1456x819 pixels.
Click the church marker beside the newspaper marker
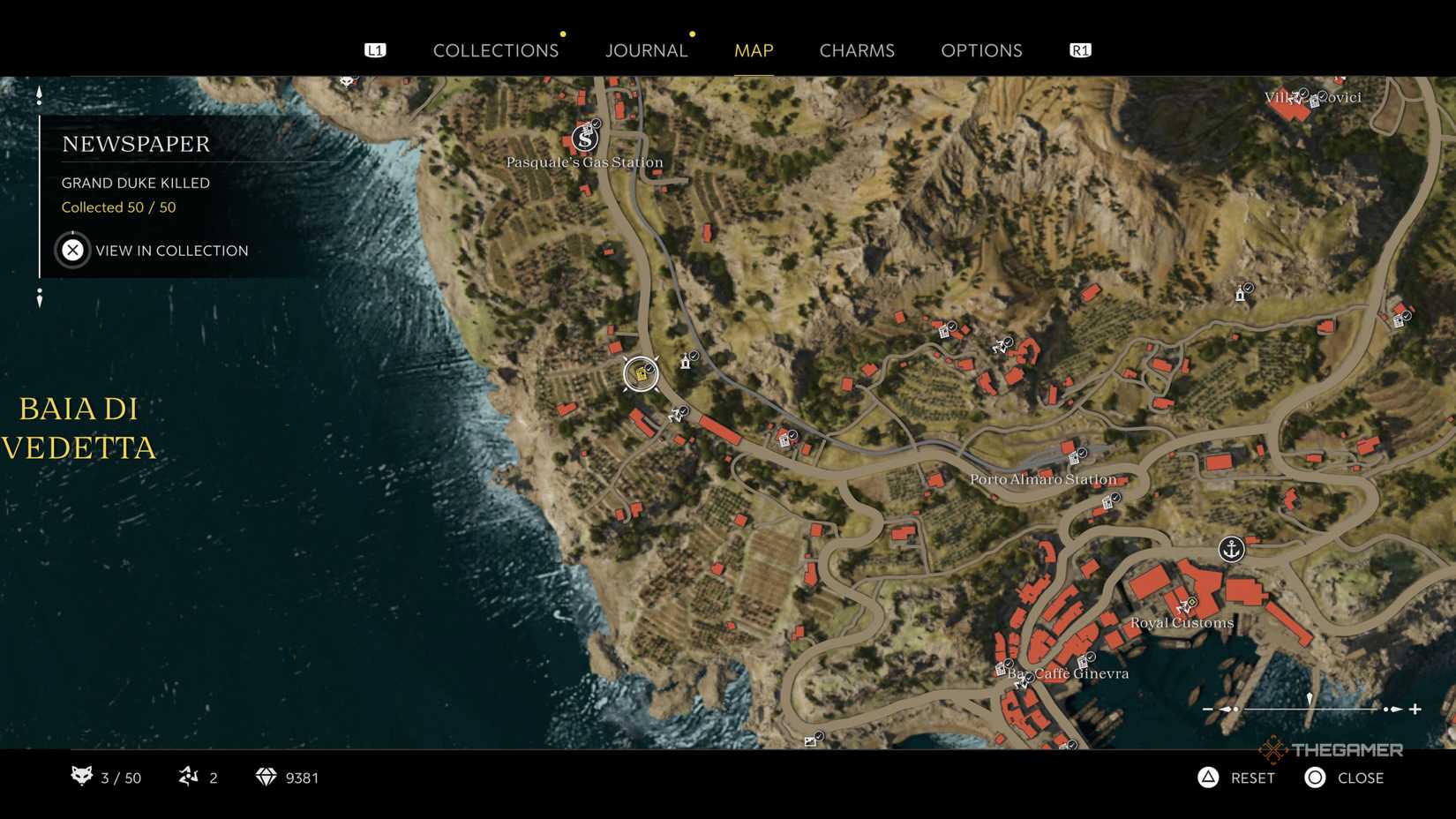(686, 360)
